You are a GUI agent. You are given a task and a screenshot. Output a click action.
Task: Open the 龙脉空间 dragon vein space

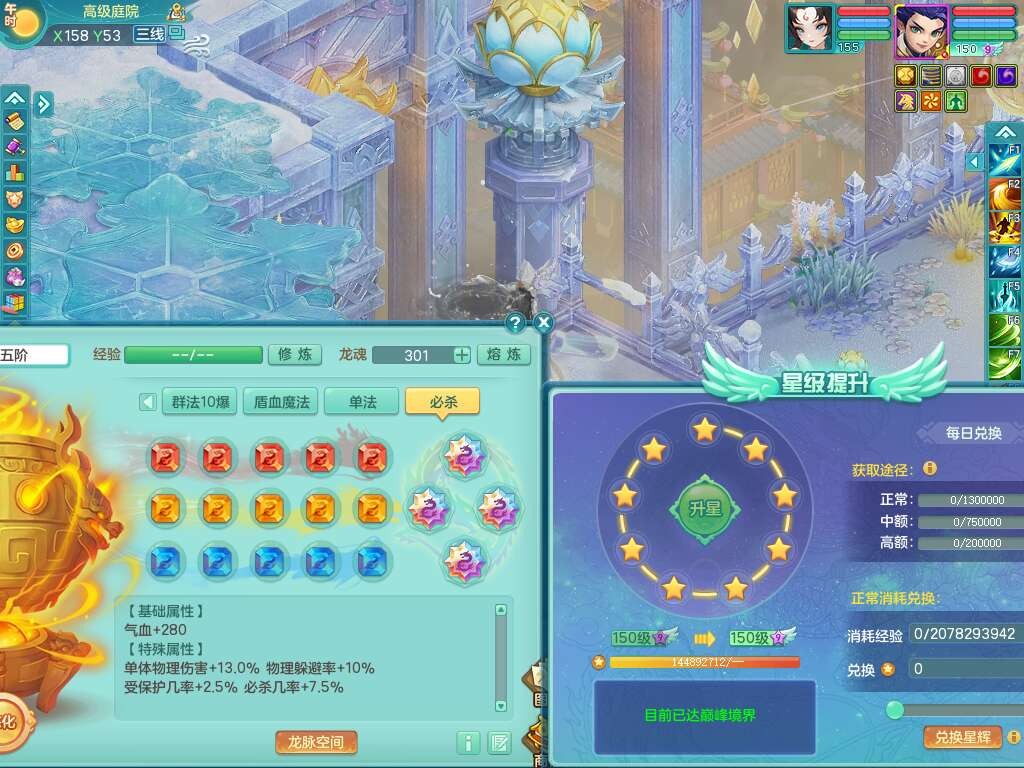(316, 742)
